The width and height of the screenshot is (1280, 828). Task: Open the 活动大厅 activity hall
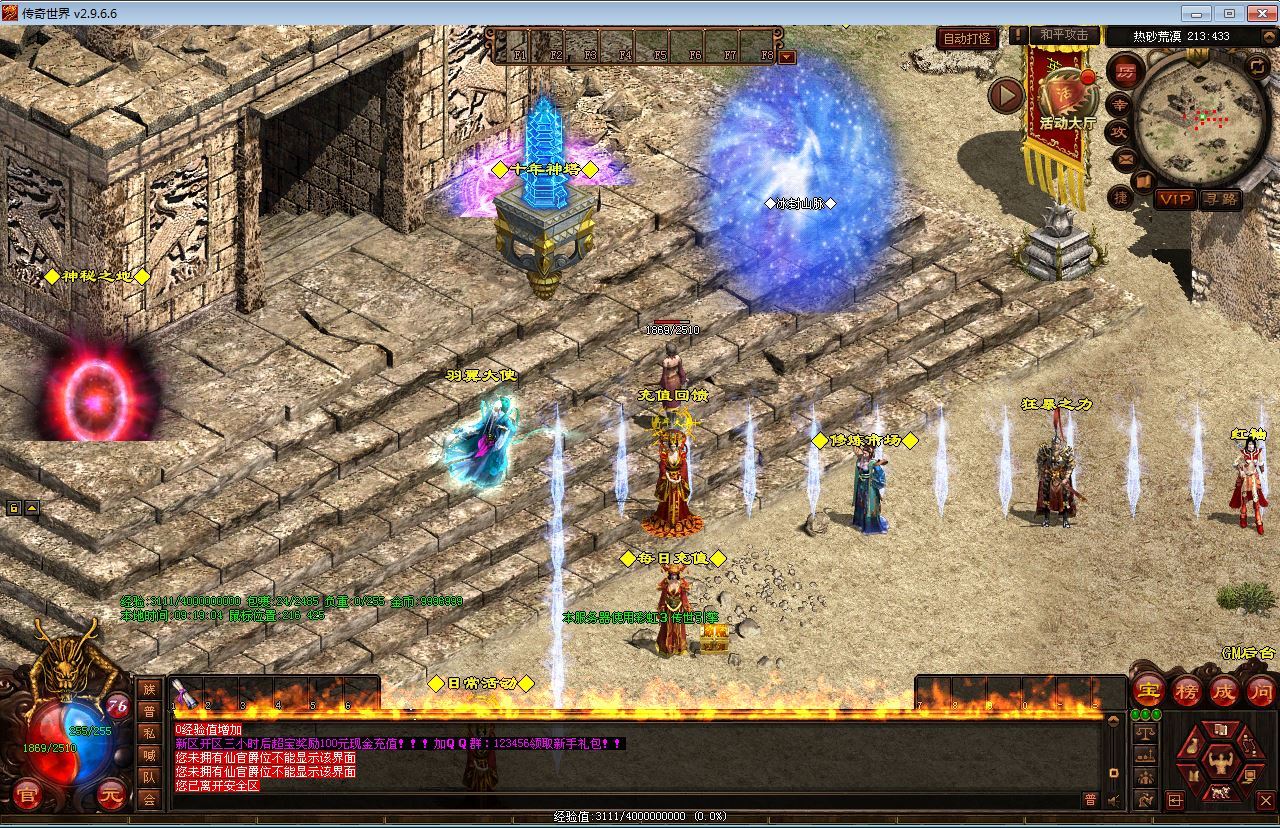point(1067,100)
